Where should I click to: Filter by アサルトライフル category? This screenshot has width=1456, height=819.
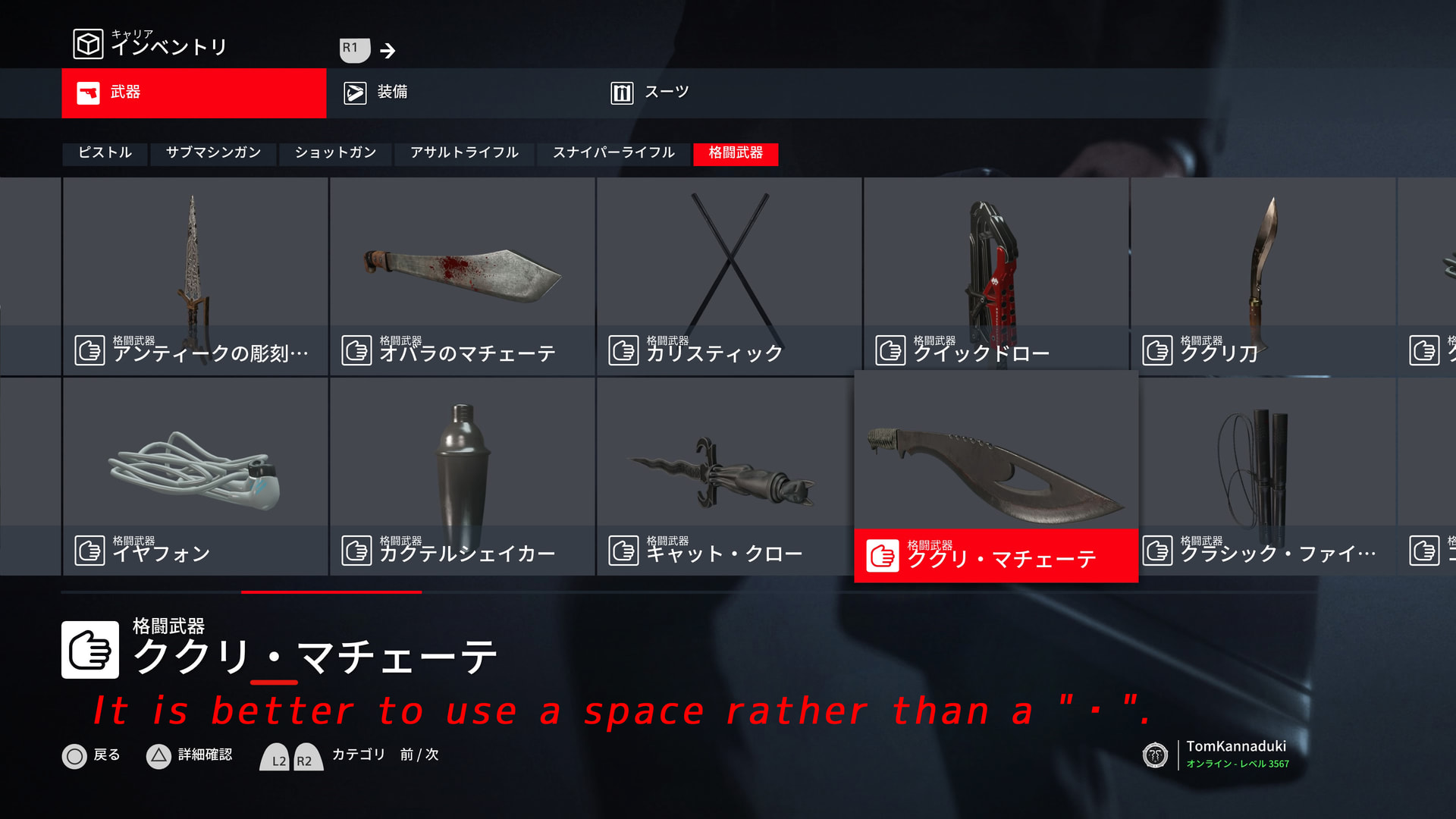[464, 153]
